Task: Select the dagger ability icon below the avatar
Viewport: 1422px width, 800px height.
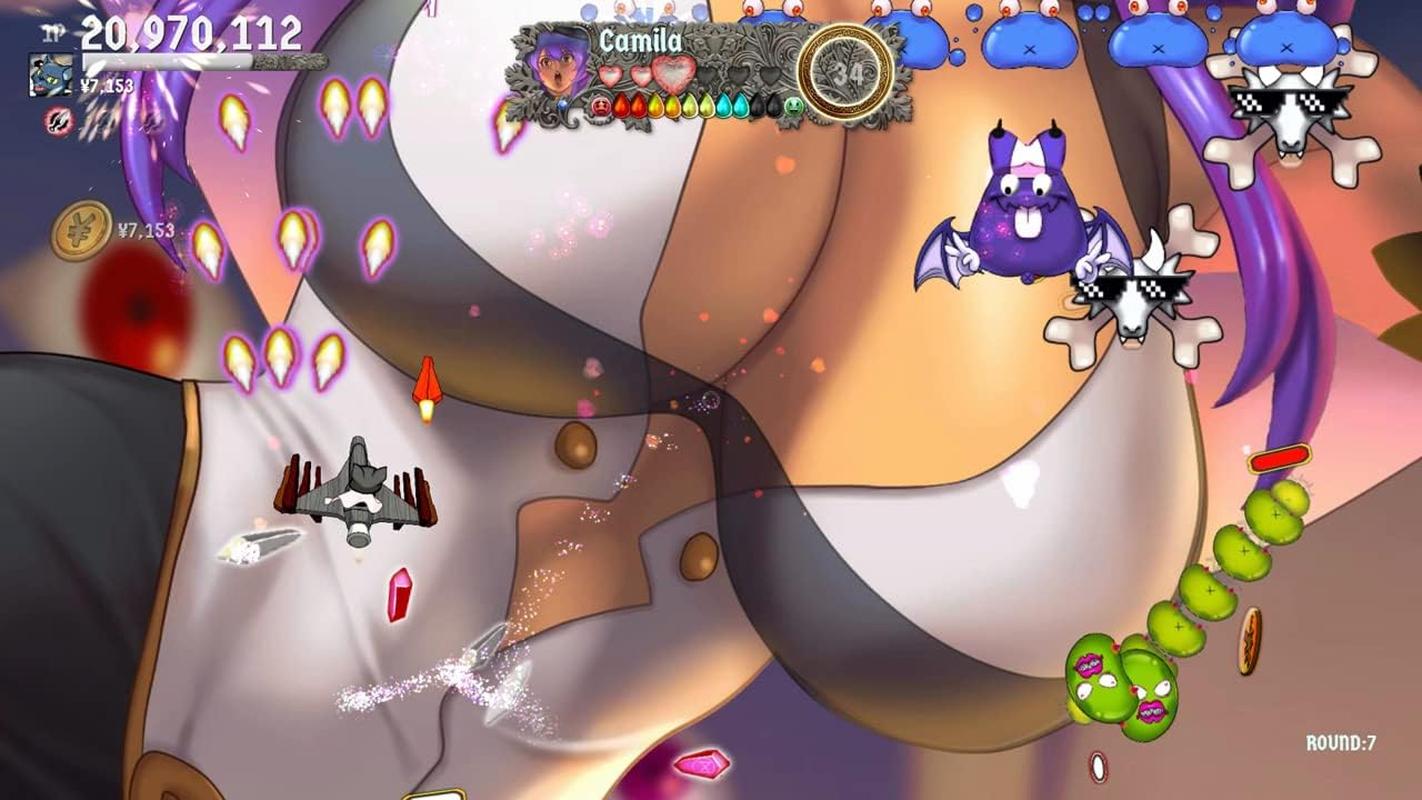Action: tap(58, 122)
